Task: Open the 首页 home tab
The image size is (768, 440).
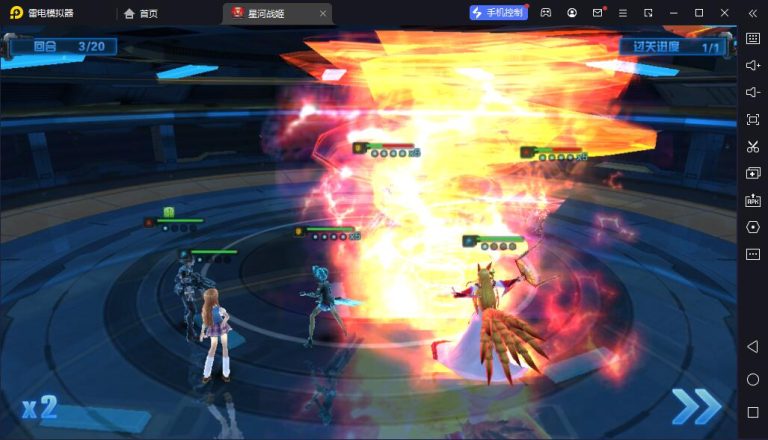Action: coord(141,13)
